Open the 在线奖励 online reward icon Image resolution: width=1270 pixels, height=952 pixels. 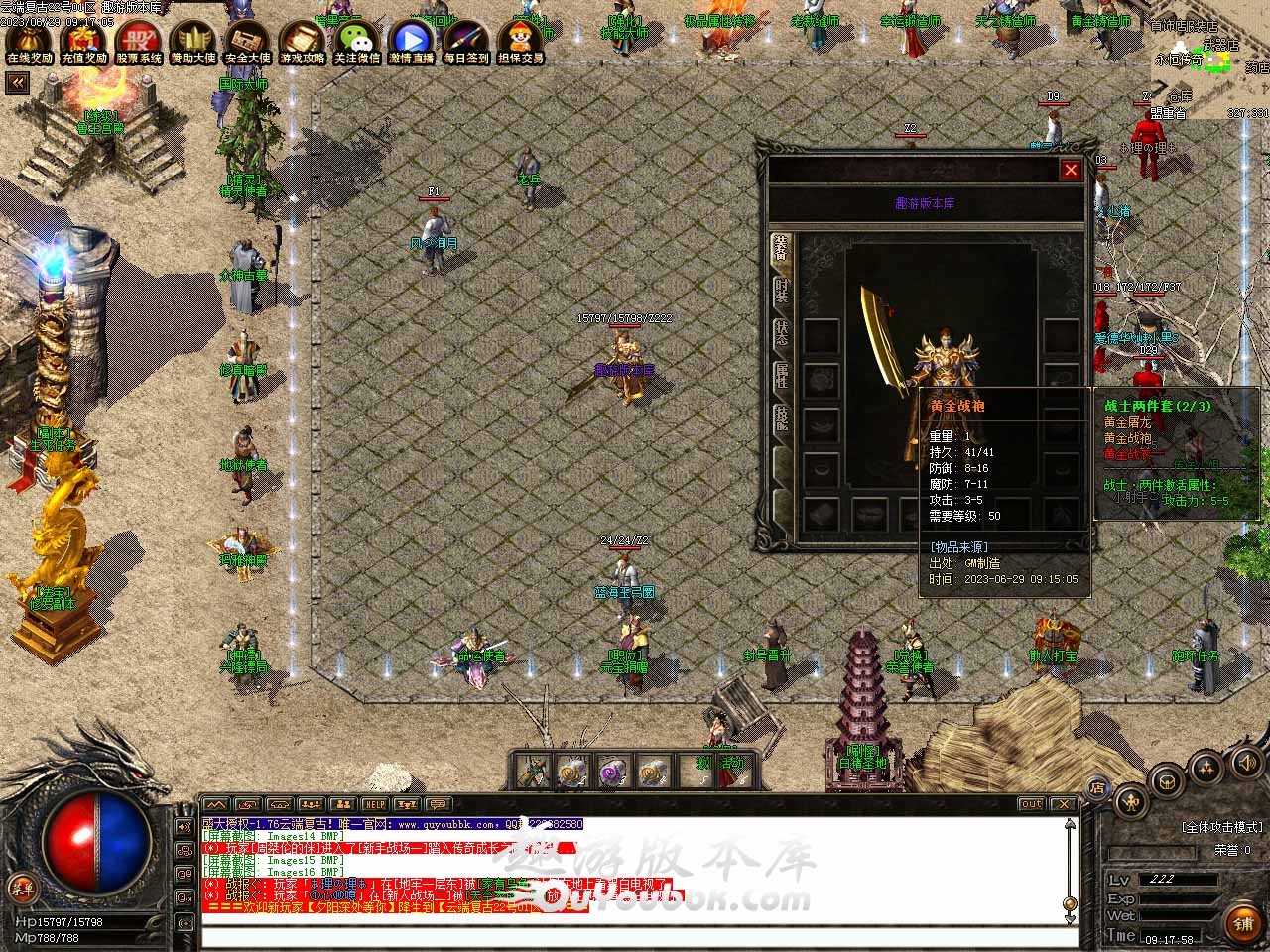(29, 42)
